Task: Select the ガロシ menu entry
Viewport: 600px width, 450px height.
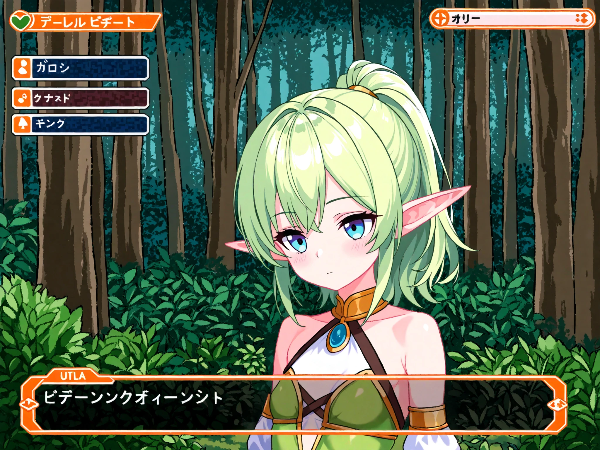Action: click(80, 67)
